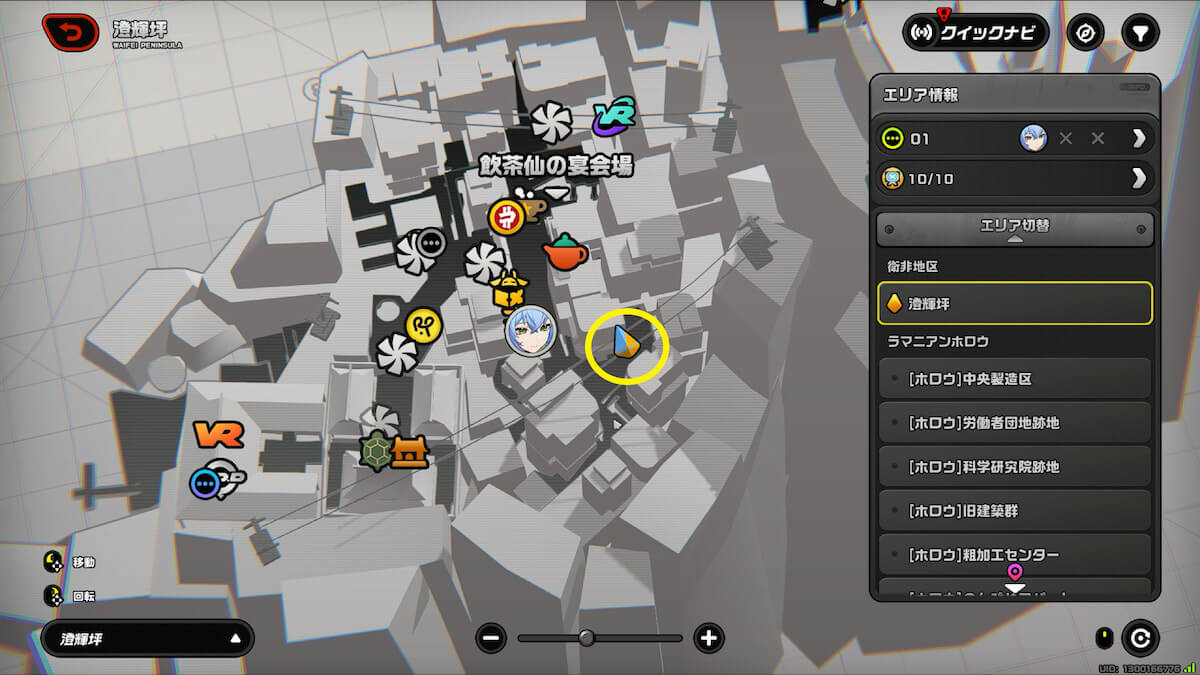Select [ホロウ]旧建築群 entry
1200x675 pixels.
1014,511
